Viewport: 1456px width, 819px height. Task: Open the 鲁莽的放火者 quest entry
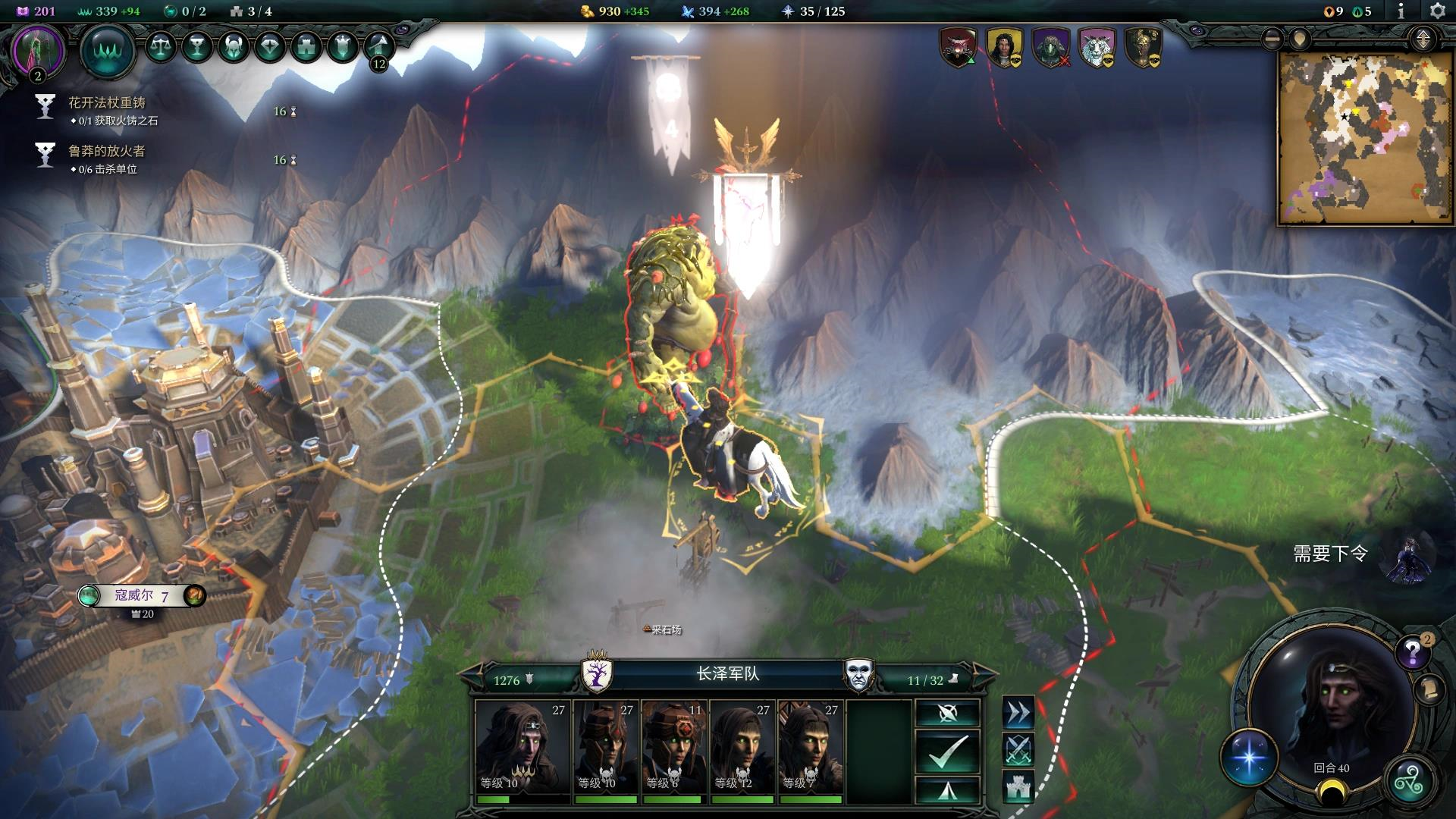[x=107, y=152]
